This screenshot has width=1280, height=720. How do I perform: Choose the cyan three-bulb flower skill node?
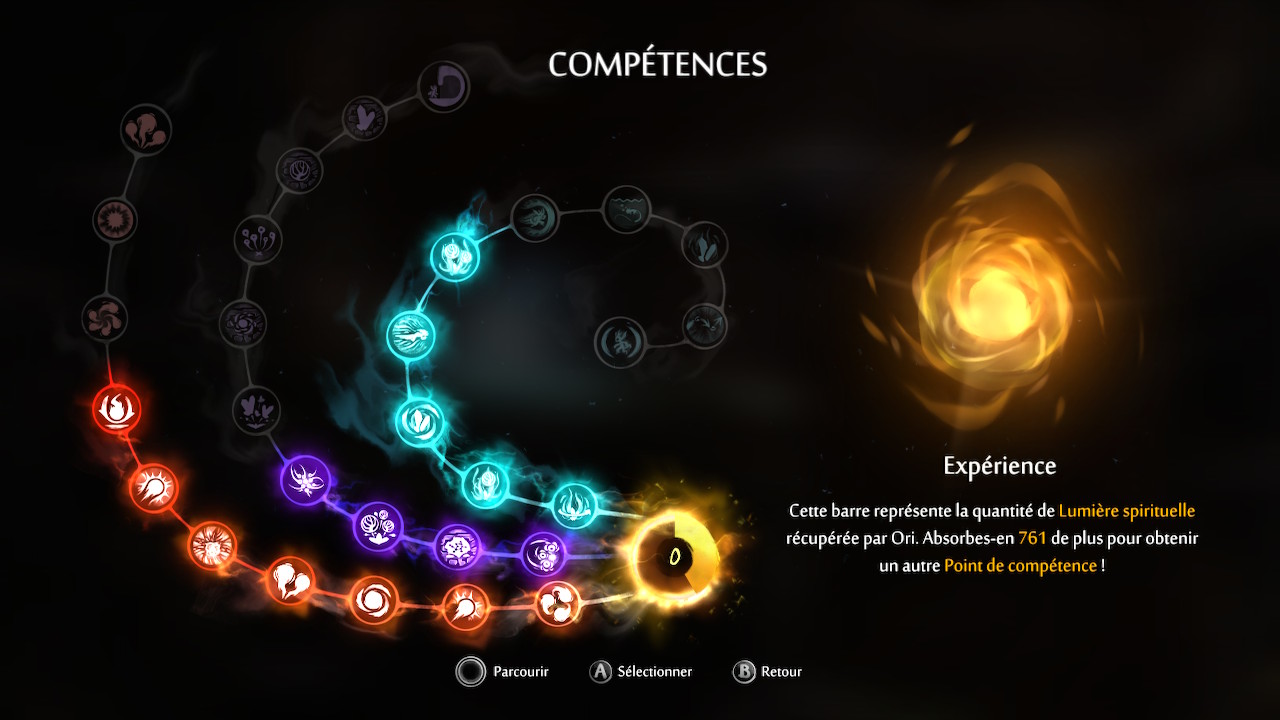(455, 257)
